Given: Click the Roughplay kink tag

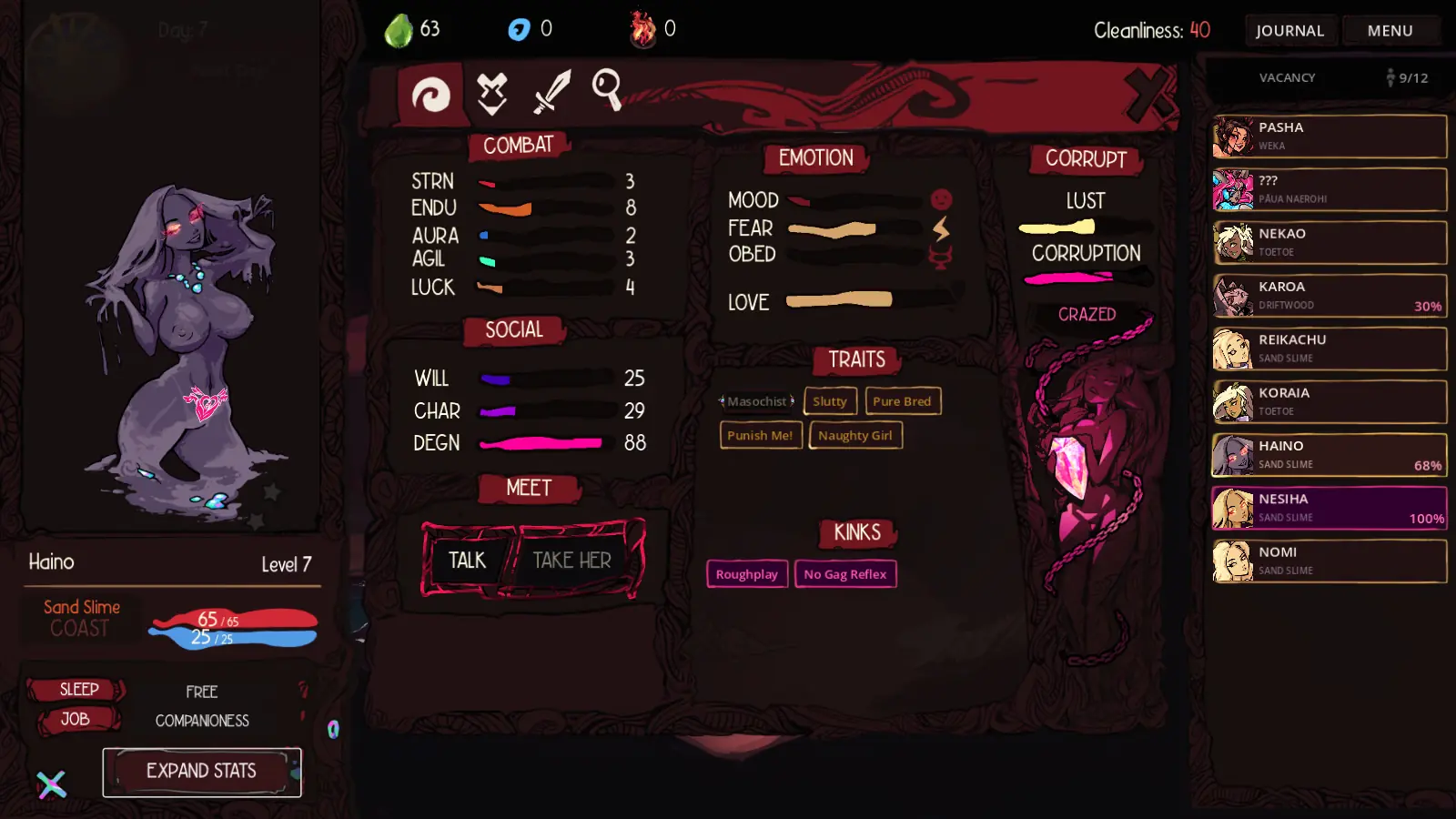Looking at the screenshot, I should 746,574.
